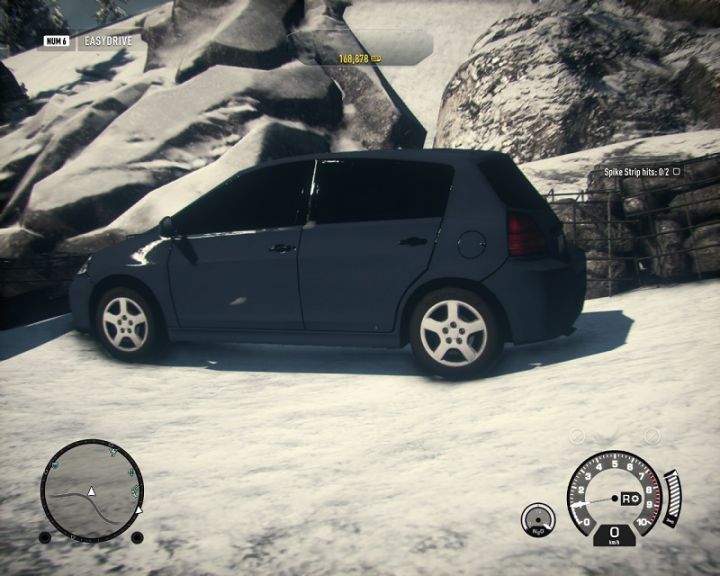Click the small nitrous gauge dial
The image size is (720, 576).
click(538, 518)
